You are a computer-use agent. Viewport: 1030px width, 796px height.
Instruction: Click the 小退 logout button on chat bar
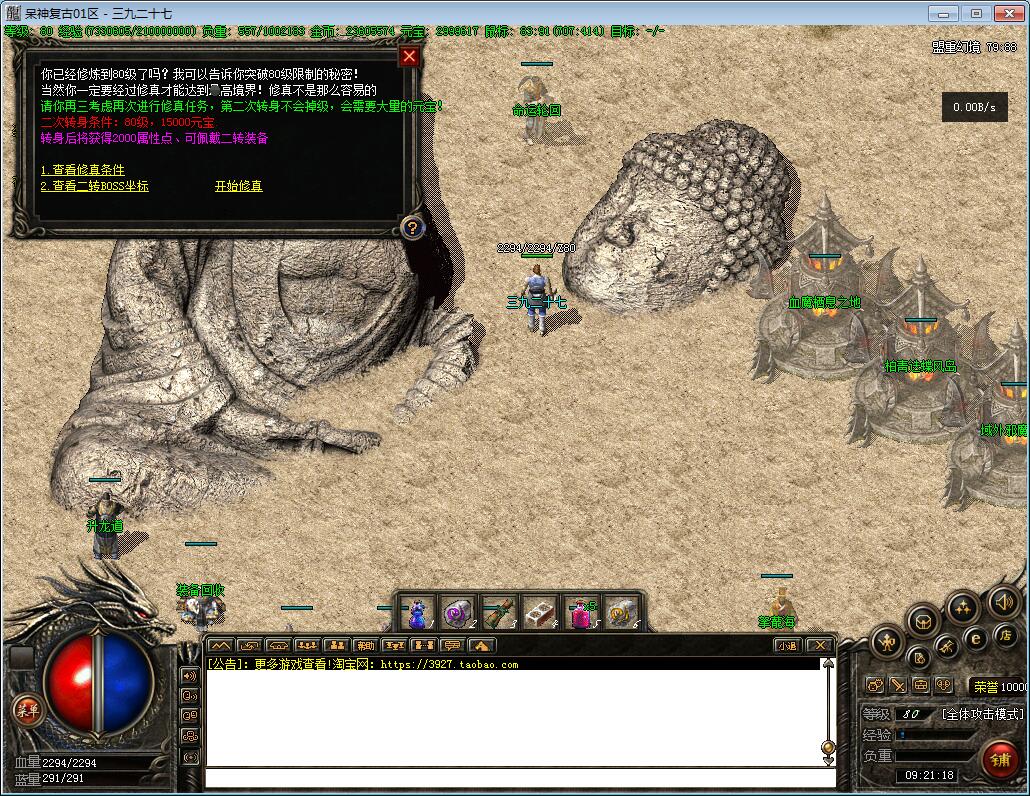point(788,645)
